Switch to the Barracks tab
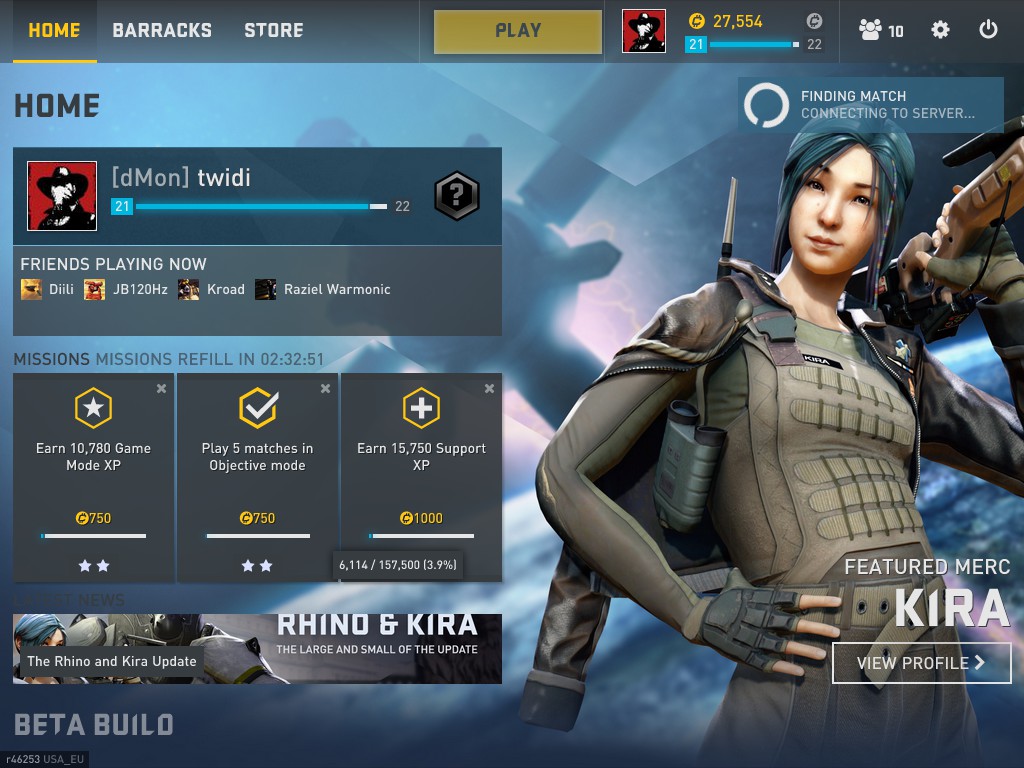The width and height of the screenshot is (1024, 768). click(162, 30)
